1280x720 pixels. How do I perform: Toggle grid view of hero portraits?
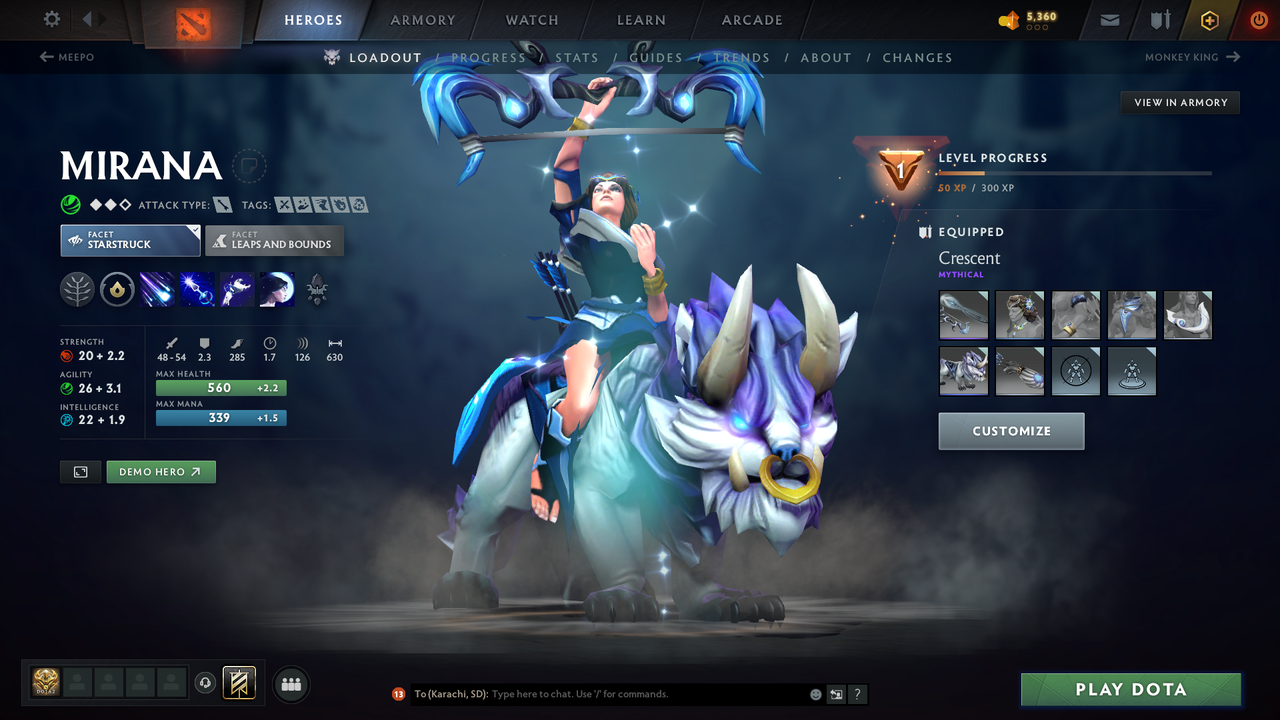(x=80, y=471)
